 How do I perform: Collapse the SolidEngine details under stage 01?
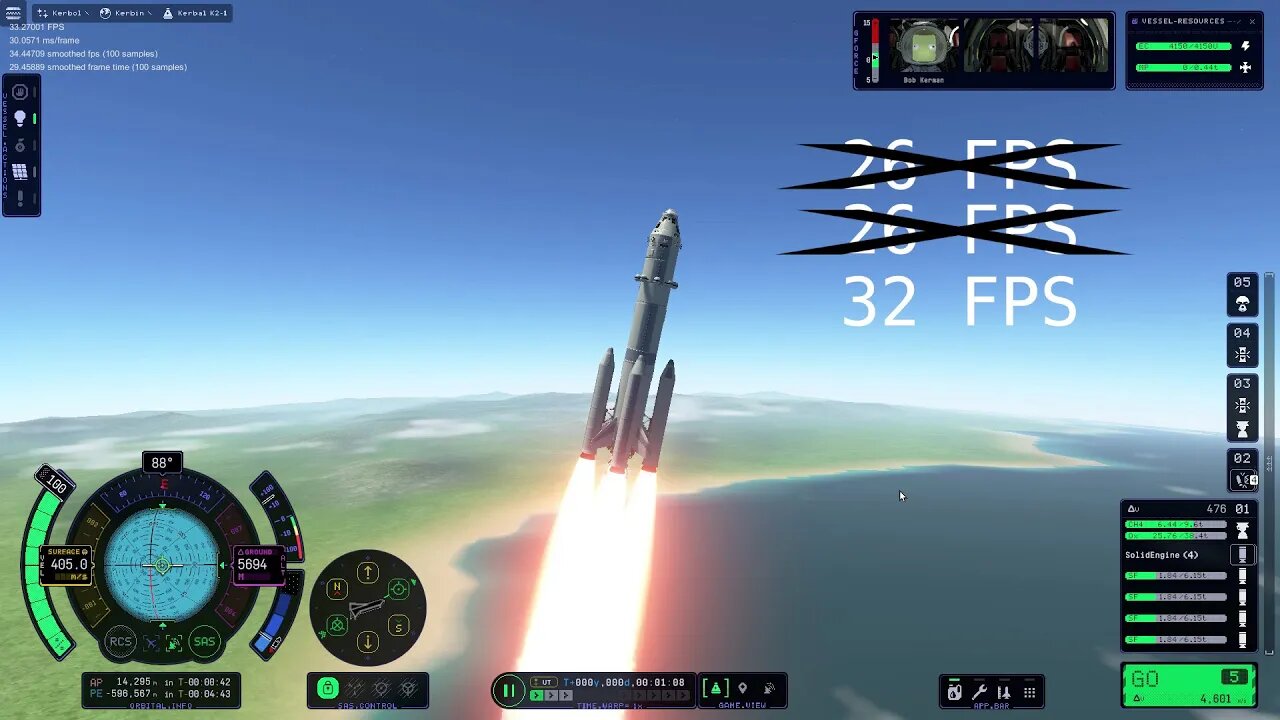click(1243, 553)
